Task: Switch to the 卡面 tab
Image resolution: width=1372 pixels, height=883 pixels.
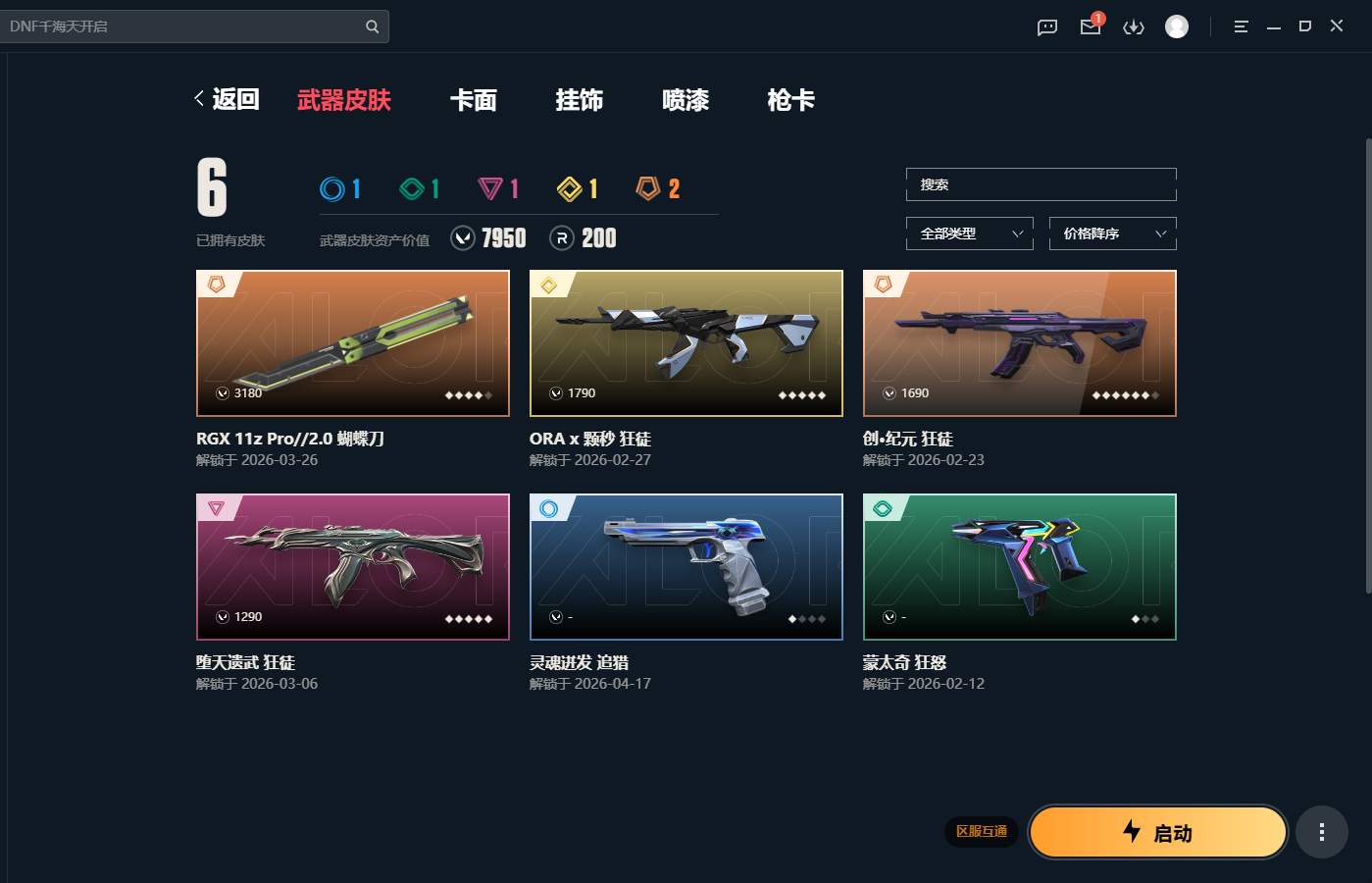Action: [473, 100]
